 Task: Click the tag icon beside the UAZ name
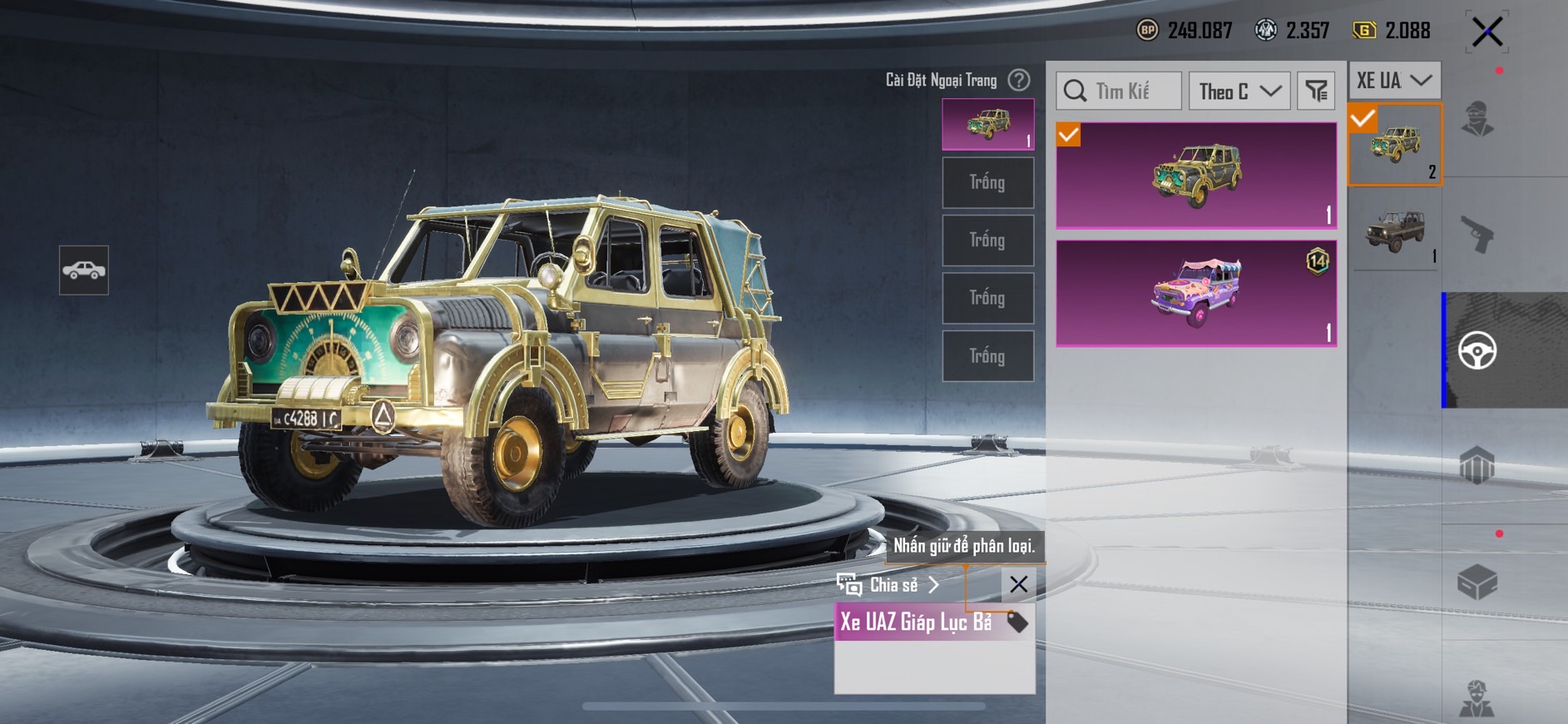pyautogui.click(x=1017, y=622)
